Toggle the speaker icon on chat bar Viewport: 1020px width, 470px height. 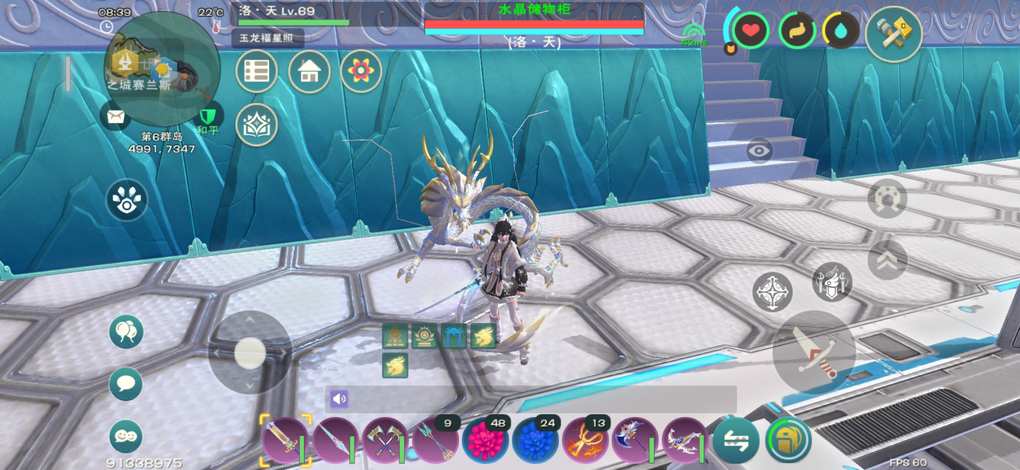339,399
